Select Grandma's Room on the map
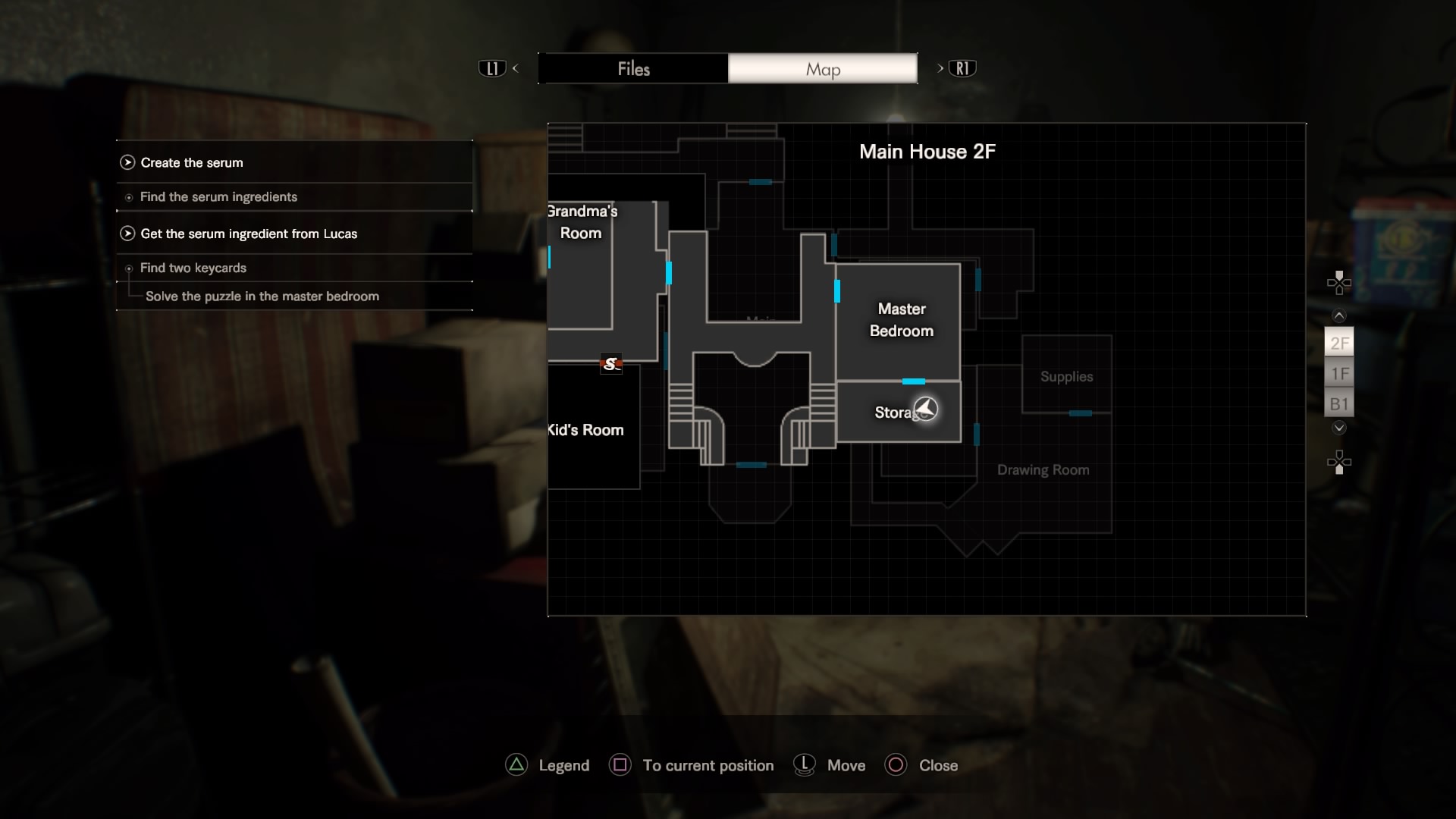Viewport: 1456px width, 819px height. pyautogui.click(x=581, y=223)
